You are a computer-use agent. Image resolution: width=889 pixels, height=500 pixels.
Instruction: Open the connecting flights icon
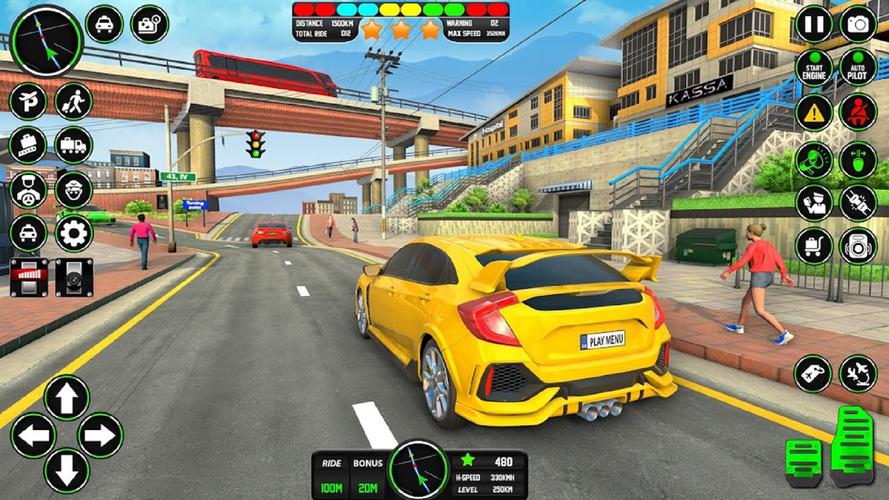[x=858, y=374]
